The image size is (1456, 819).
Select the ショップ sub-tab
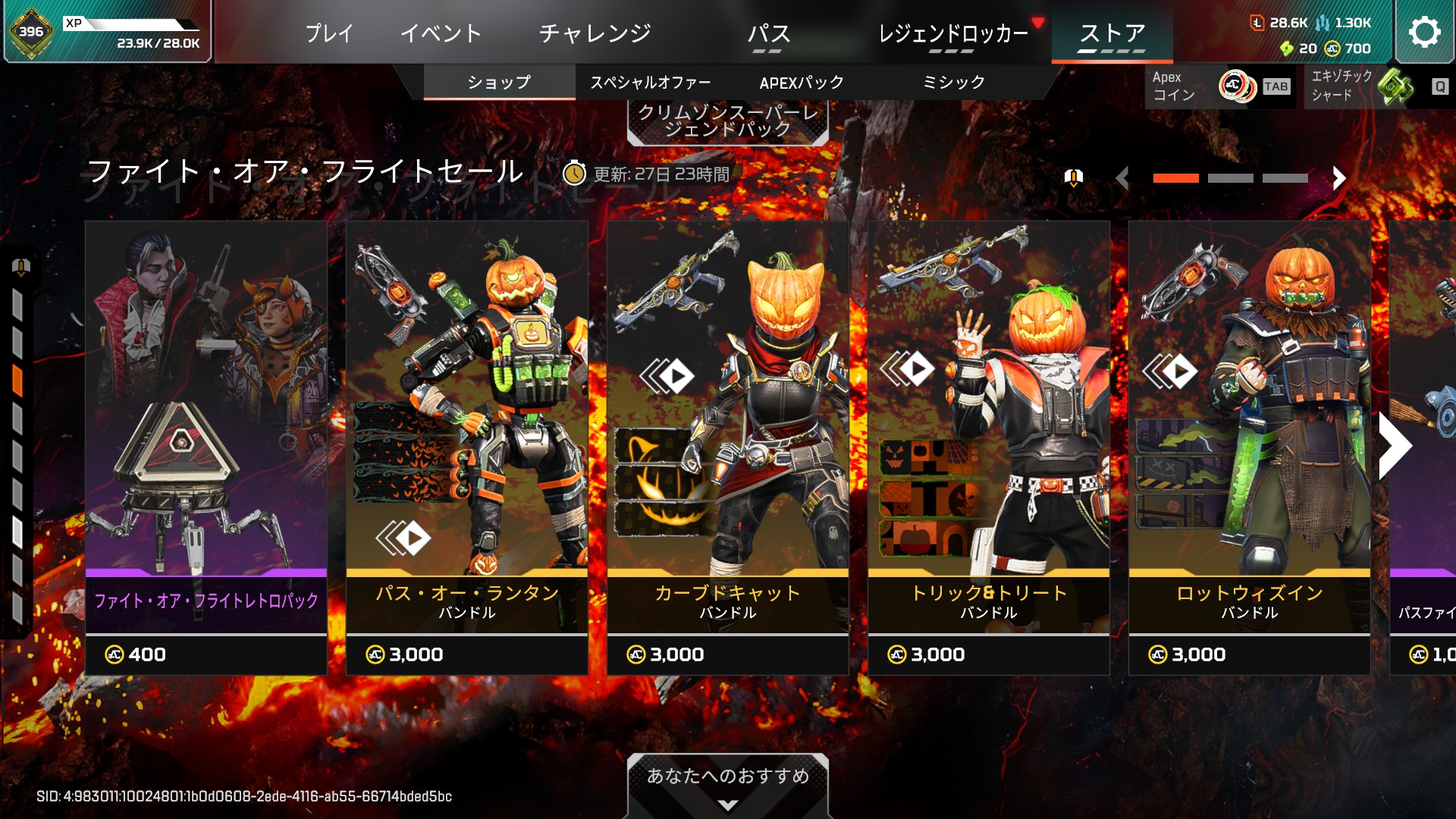click(499, 82)
